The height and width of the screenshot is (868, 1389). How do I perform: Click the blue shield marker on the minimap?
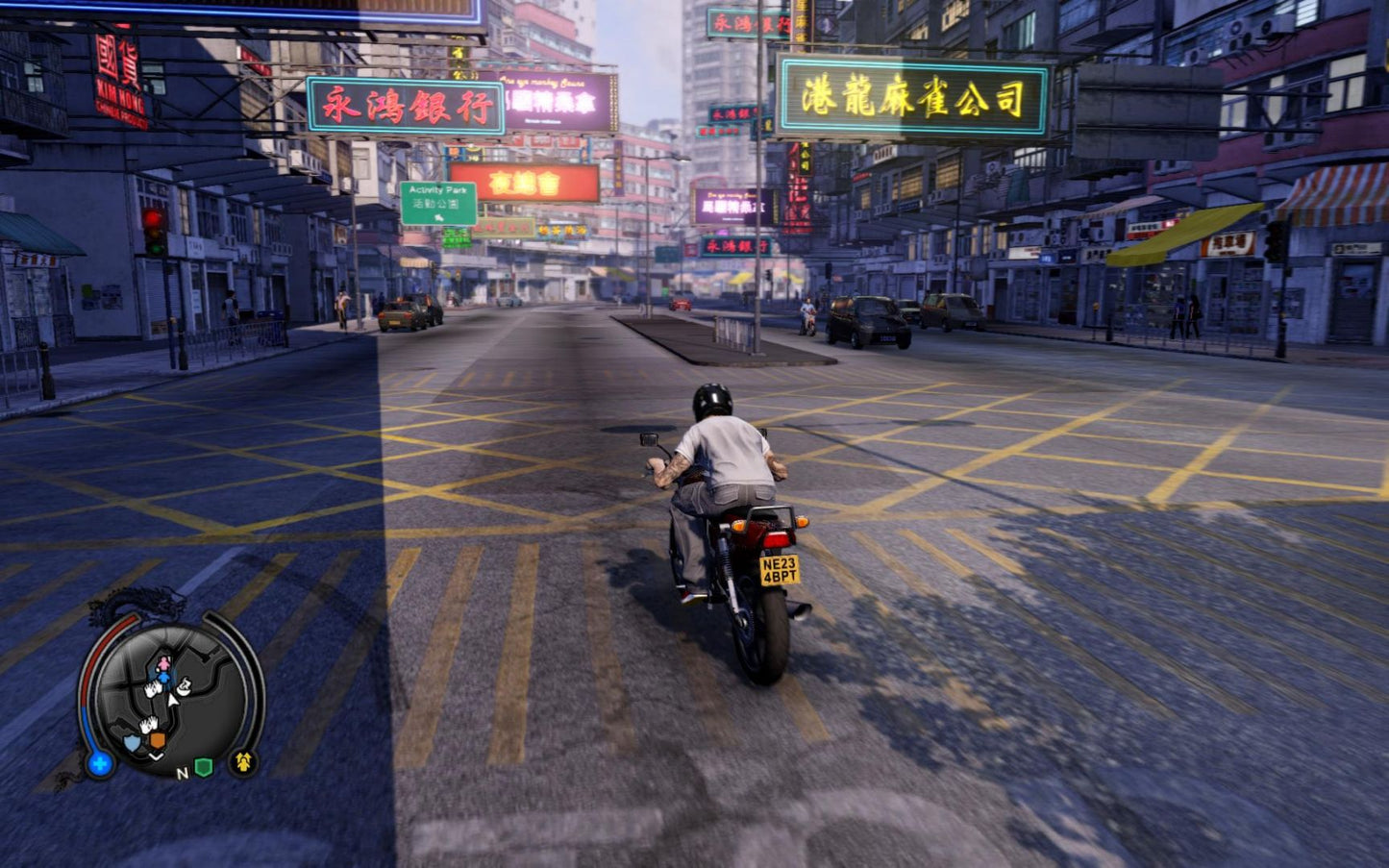point(132,741)
